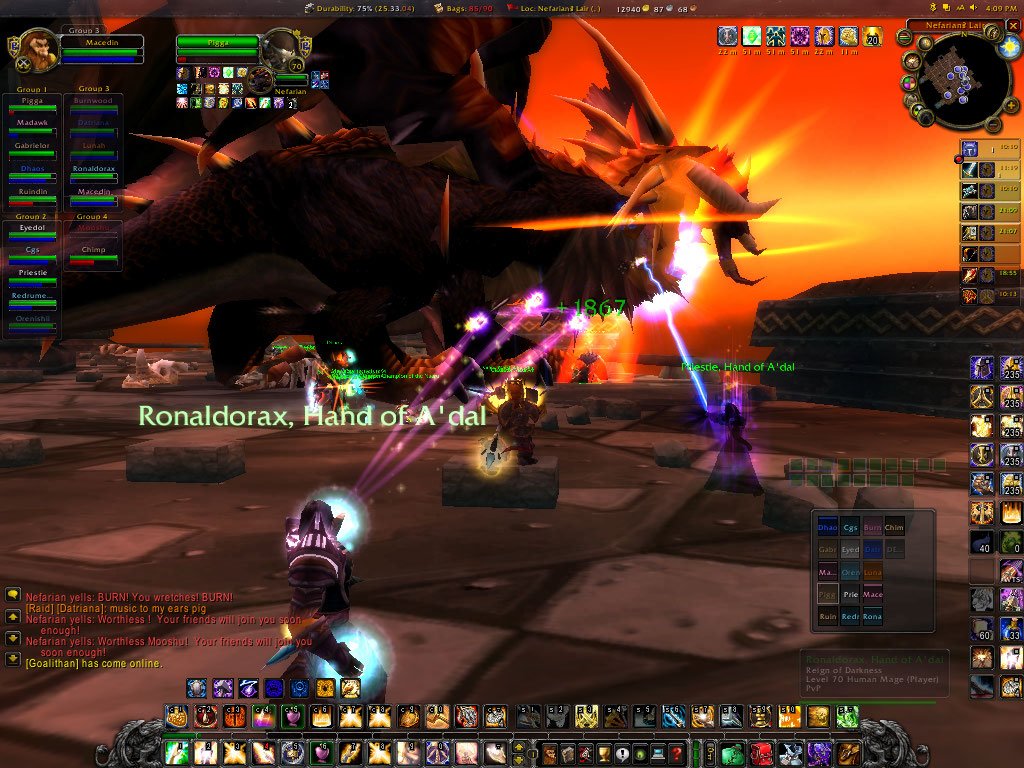1024x768 pixels.
Task: Close the minimap with the X button
Action: (1012, 25)
